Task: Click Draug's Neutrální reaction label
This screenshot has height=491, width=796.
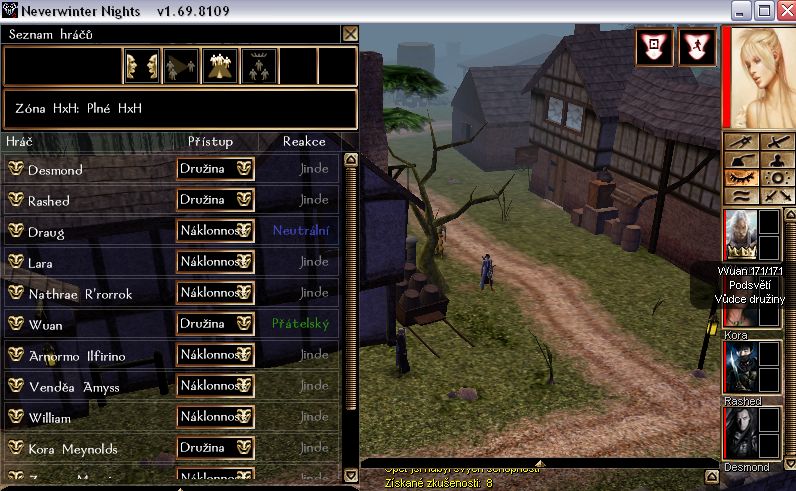Action: coord(300,231)
